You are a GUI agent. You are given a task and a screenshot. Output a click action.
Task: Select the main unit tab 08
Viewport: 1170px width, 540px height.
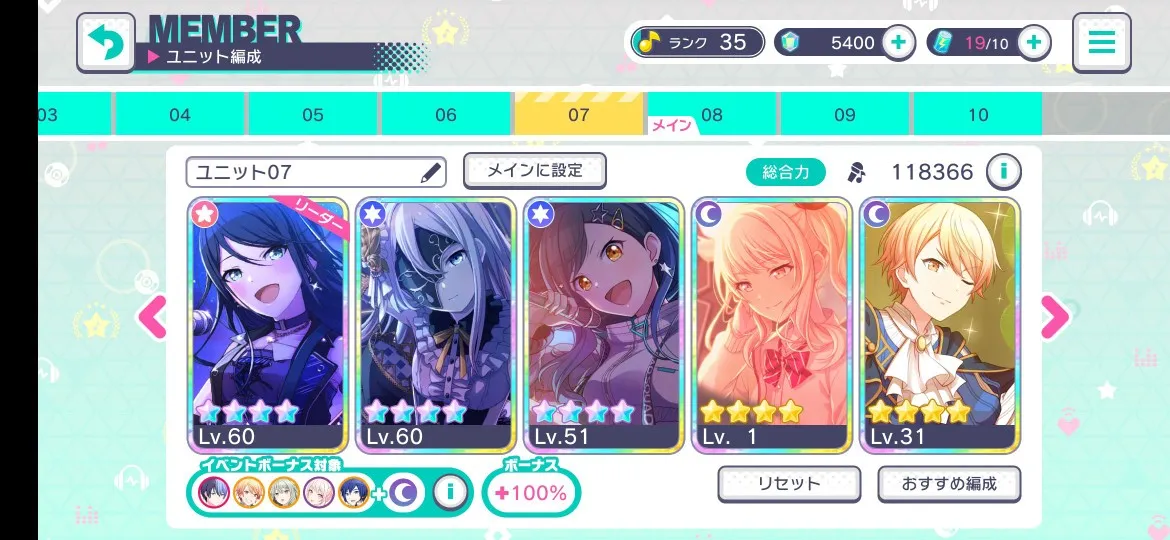711,115
